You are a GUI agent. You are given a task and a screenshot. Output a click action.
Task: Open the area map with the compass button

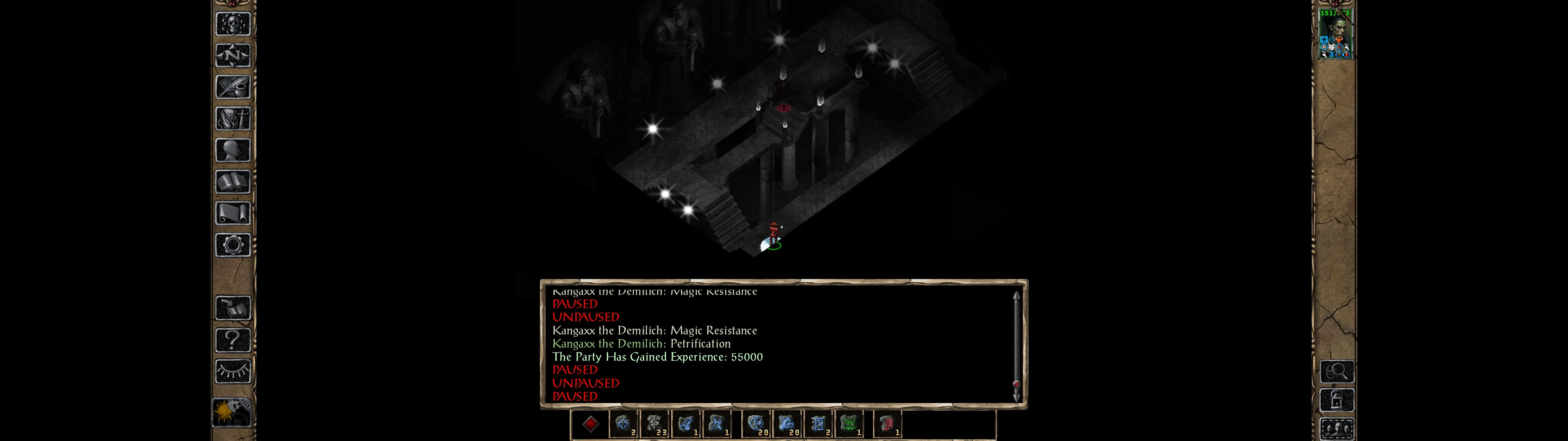pyautogui.click(x=232, y=55)
